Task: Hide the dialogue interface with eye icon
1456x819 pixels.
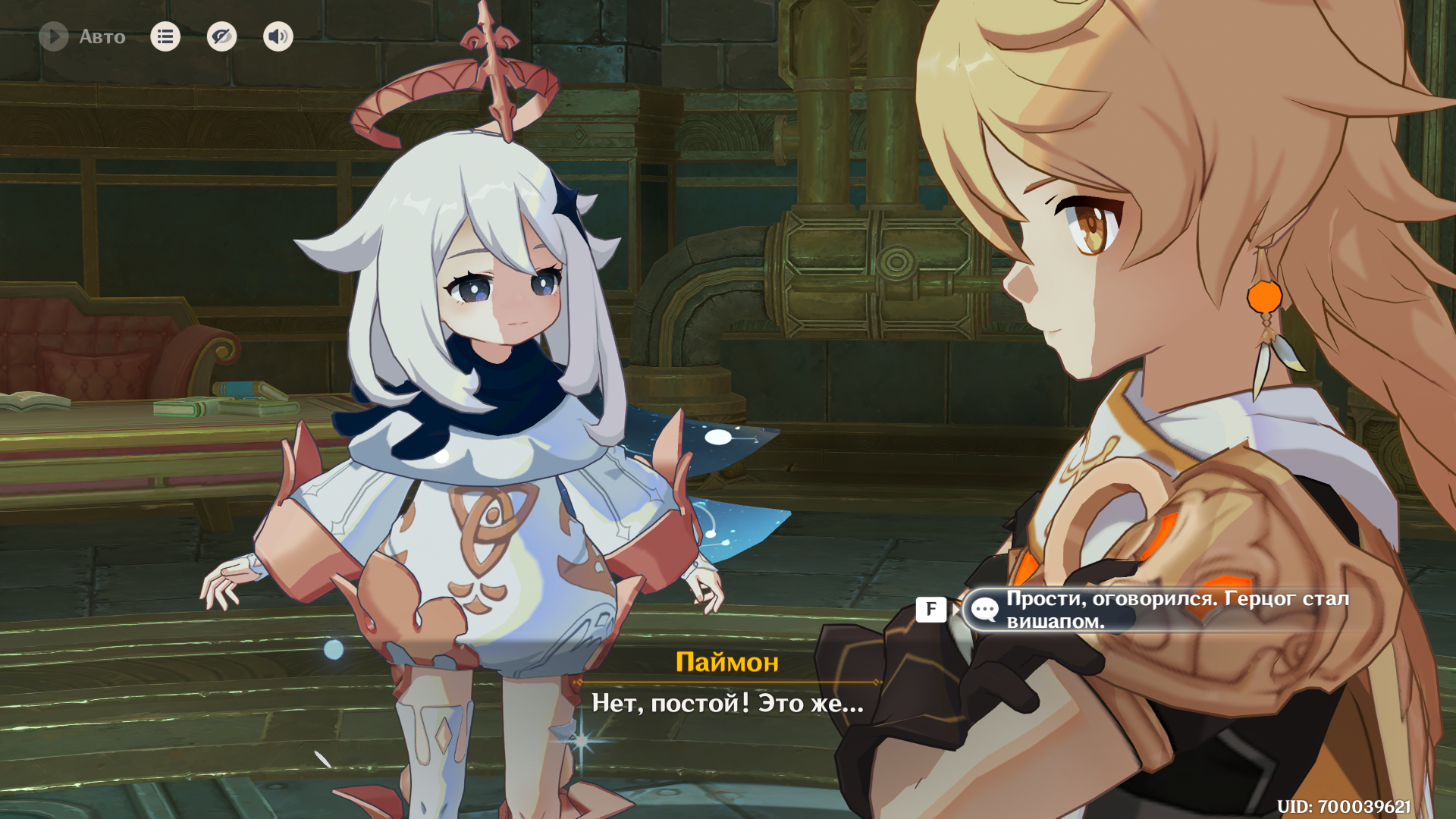Action: coord(221,36)
